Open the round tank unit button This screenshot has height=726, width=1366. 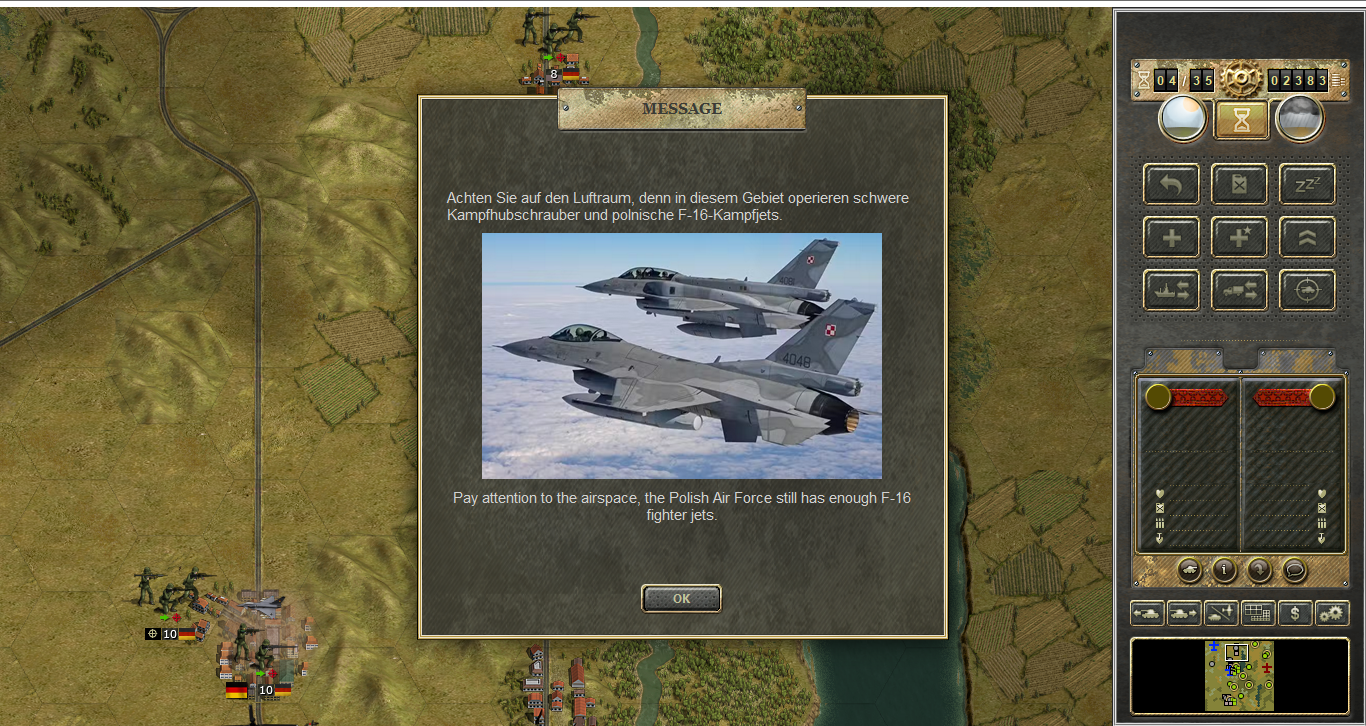point(1190,569)
